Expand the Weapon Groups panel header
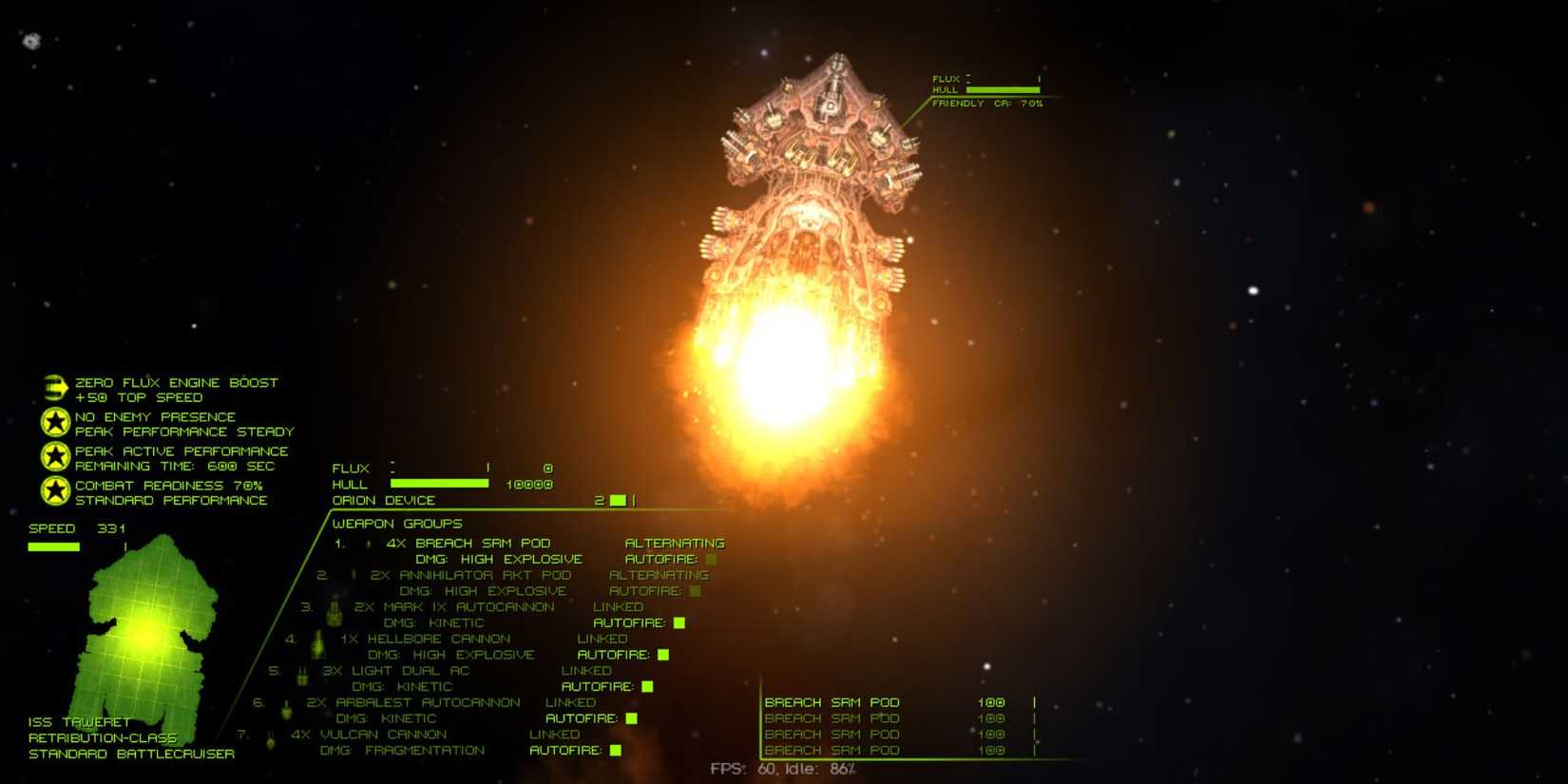The image size is (1568, 784). coord(396,524)
